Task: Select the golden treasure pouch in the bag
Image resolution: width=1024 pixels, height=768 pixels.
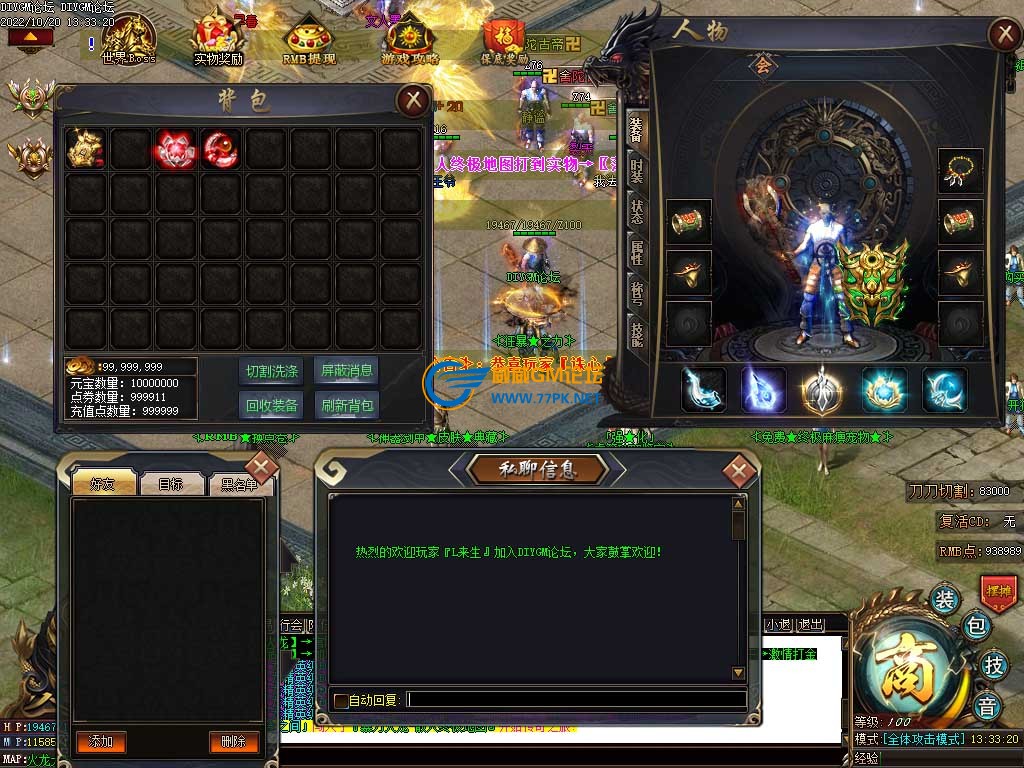Action: pyautogui.click(x=85, y=148)
